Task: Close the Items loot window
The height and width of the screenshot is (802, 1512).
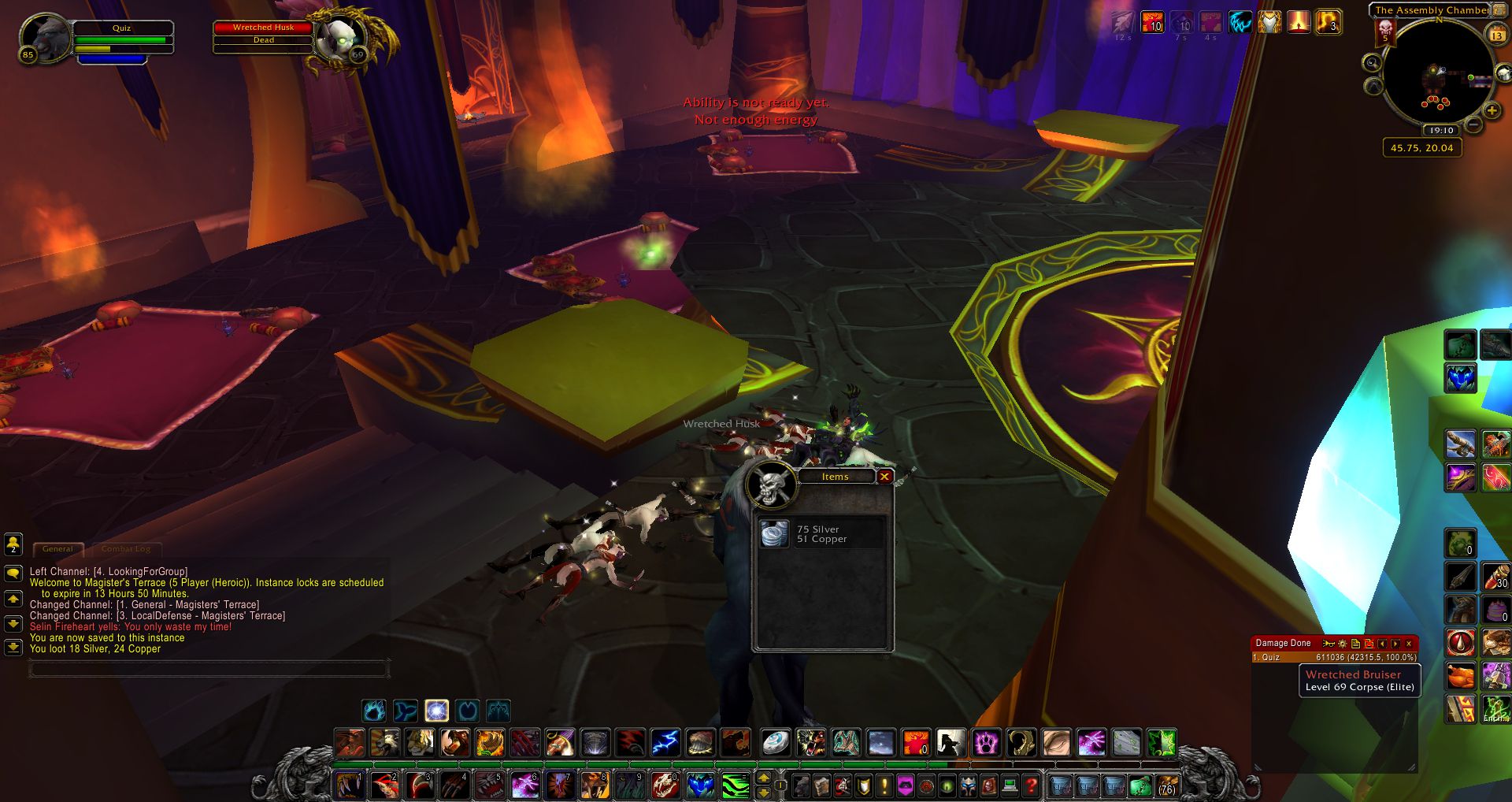Action: (884, 477)
